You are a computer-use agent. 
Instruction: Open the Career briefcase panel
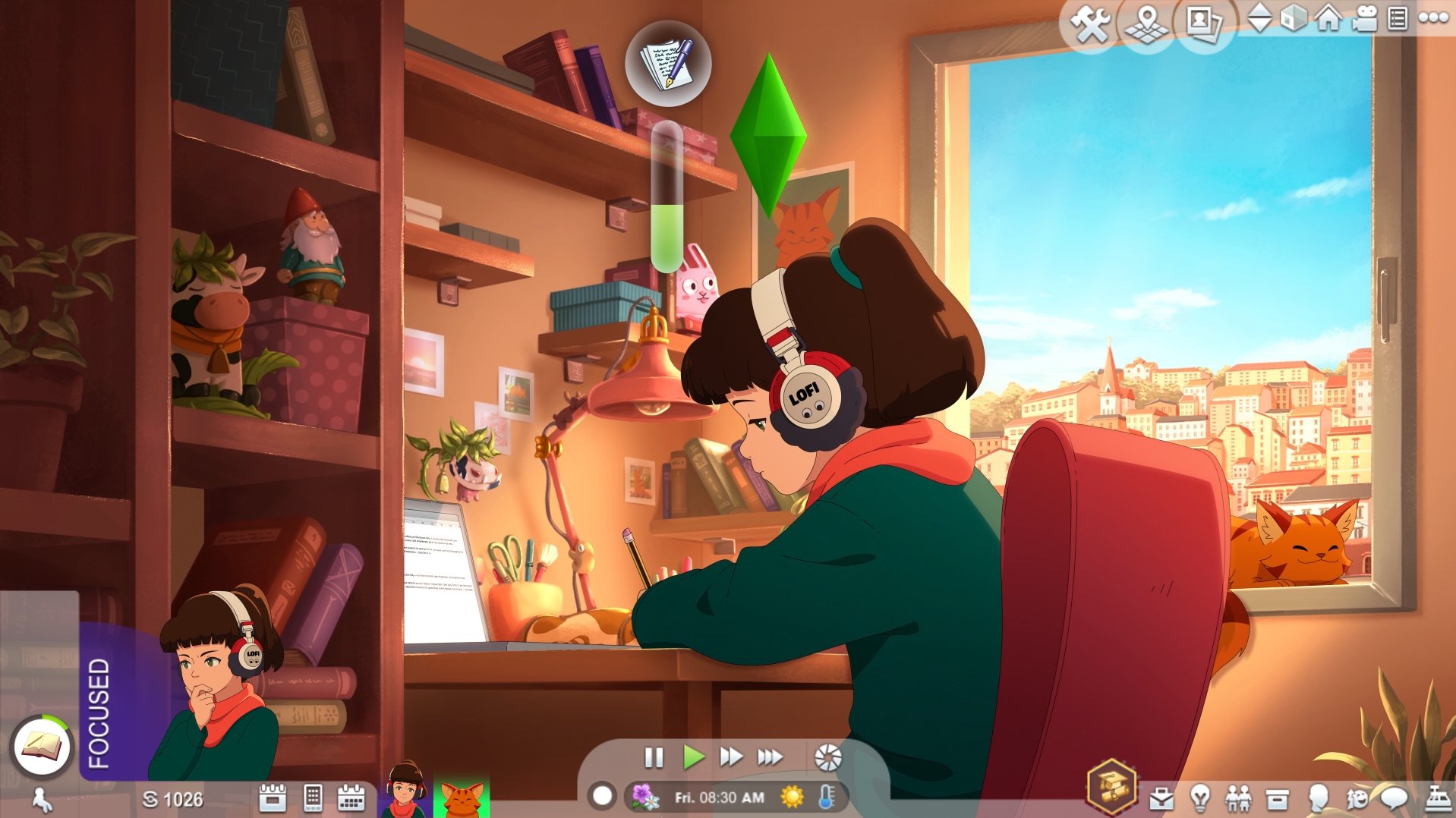coord(1161,799)
